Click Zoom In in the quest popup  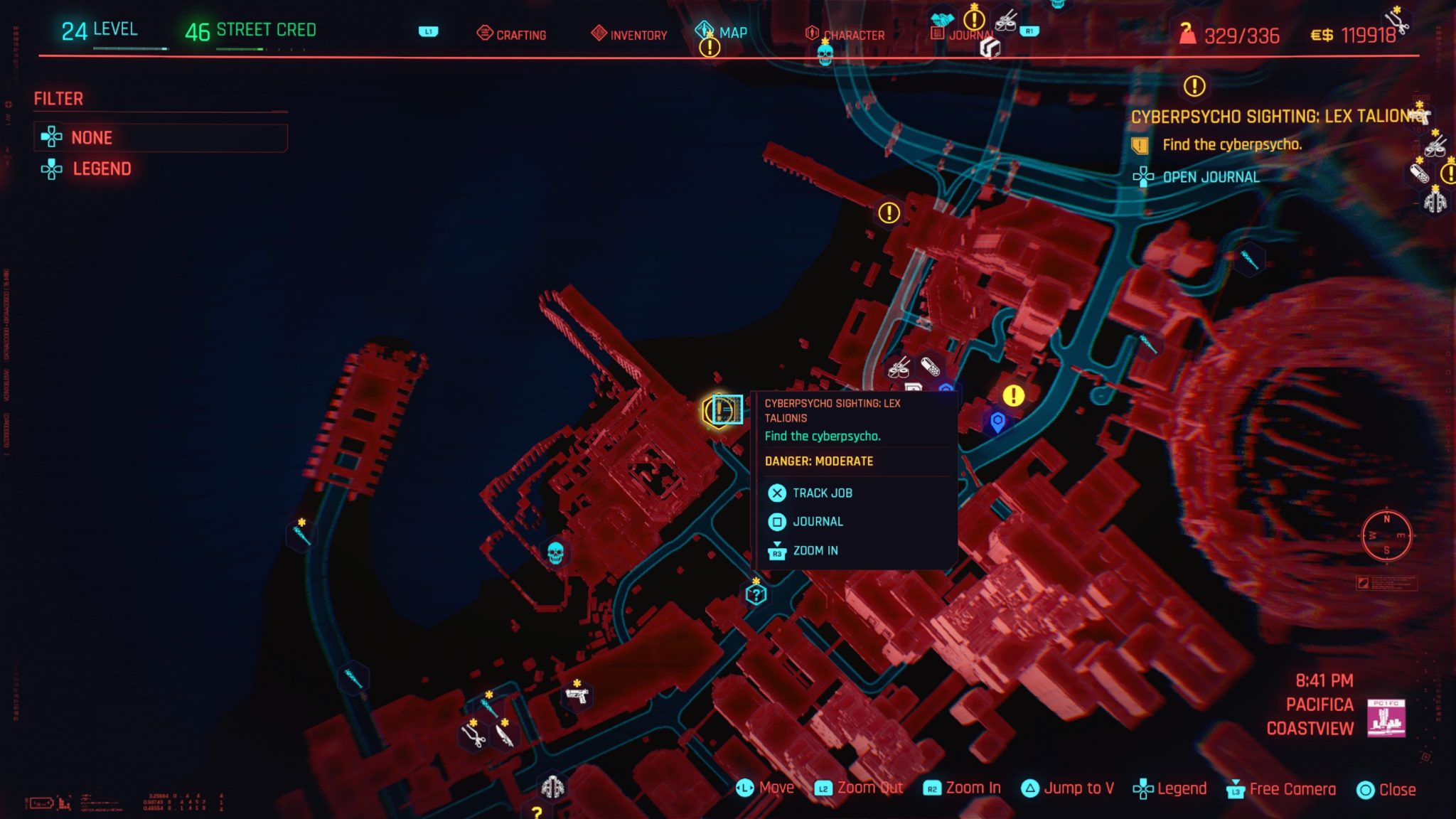pos(815,550)
